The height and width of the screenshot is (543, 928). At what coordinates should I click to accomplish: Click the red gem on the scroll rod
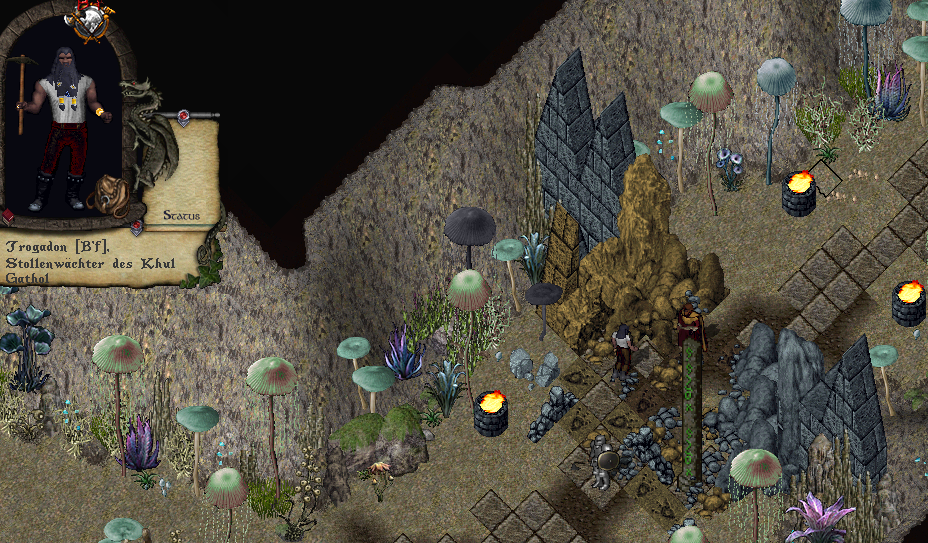coord(184,117)
